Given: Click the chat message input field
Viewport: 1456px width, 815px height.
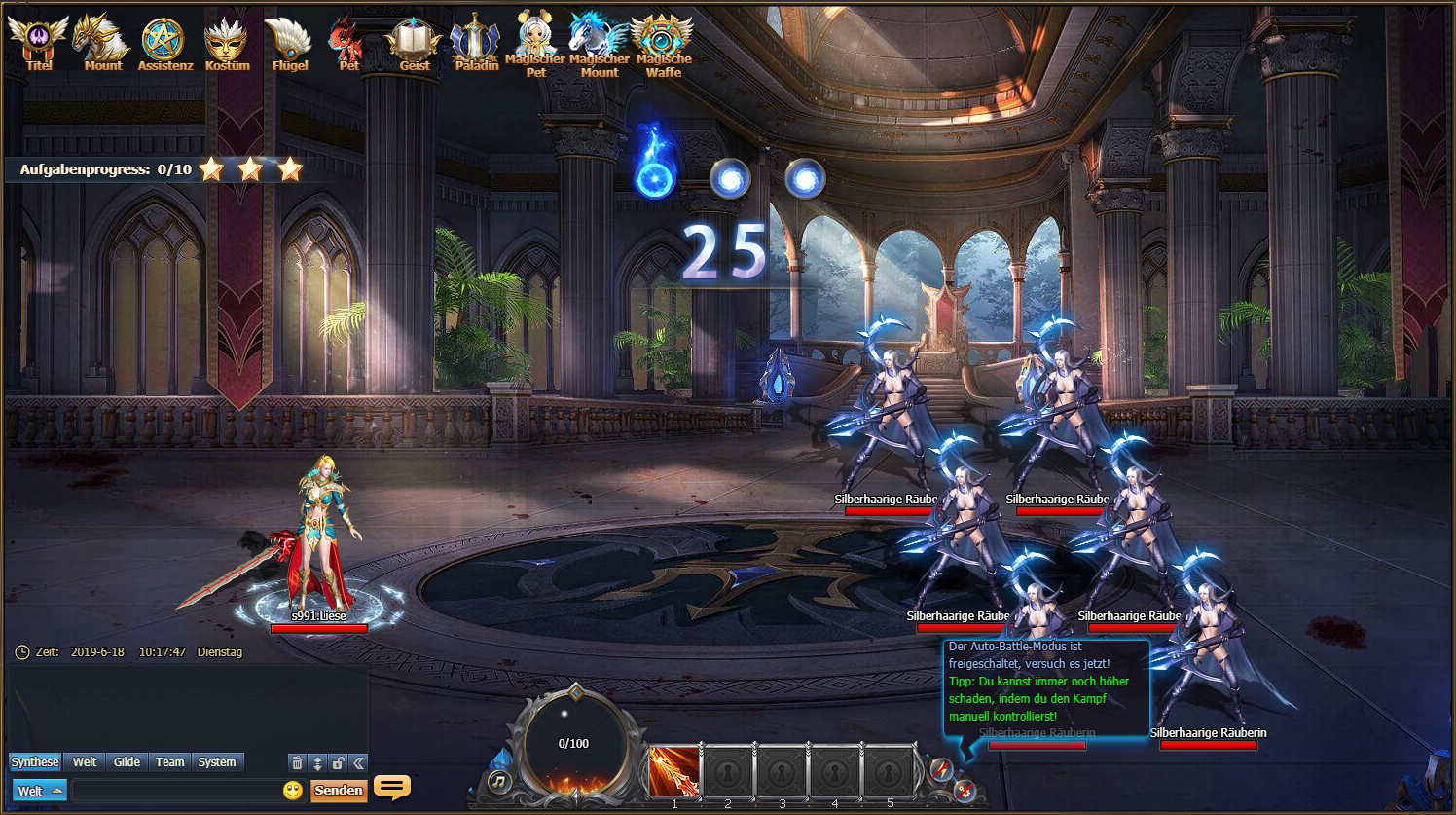Looking at the screenshot, I should 175,791.
